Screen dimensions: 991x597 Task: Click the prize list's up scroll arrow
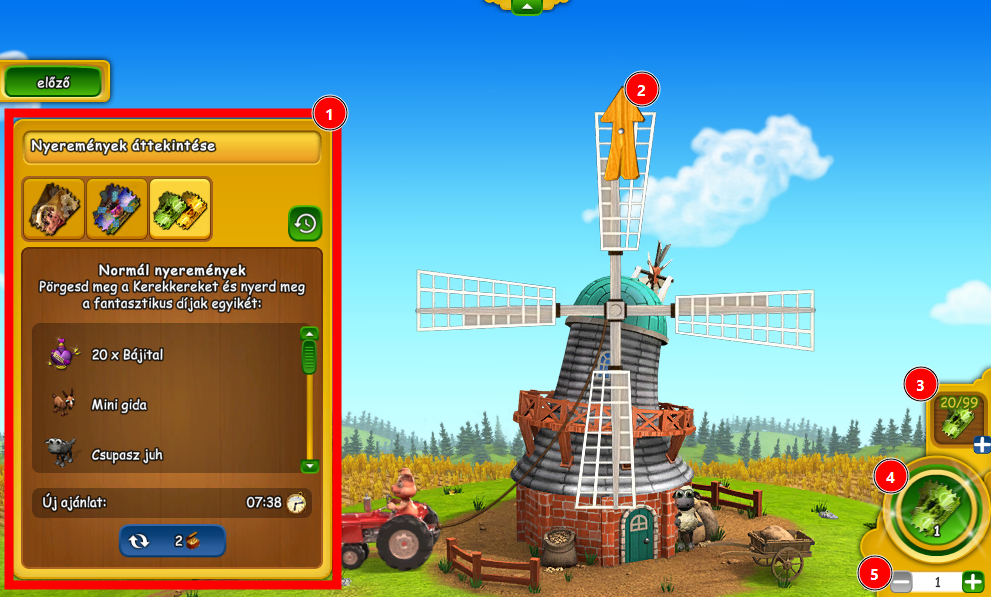tap(310, 334)
